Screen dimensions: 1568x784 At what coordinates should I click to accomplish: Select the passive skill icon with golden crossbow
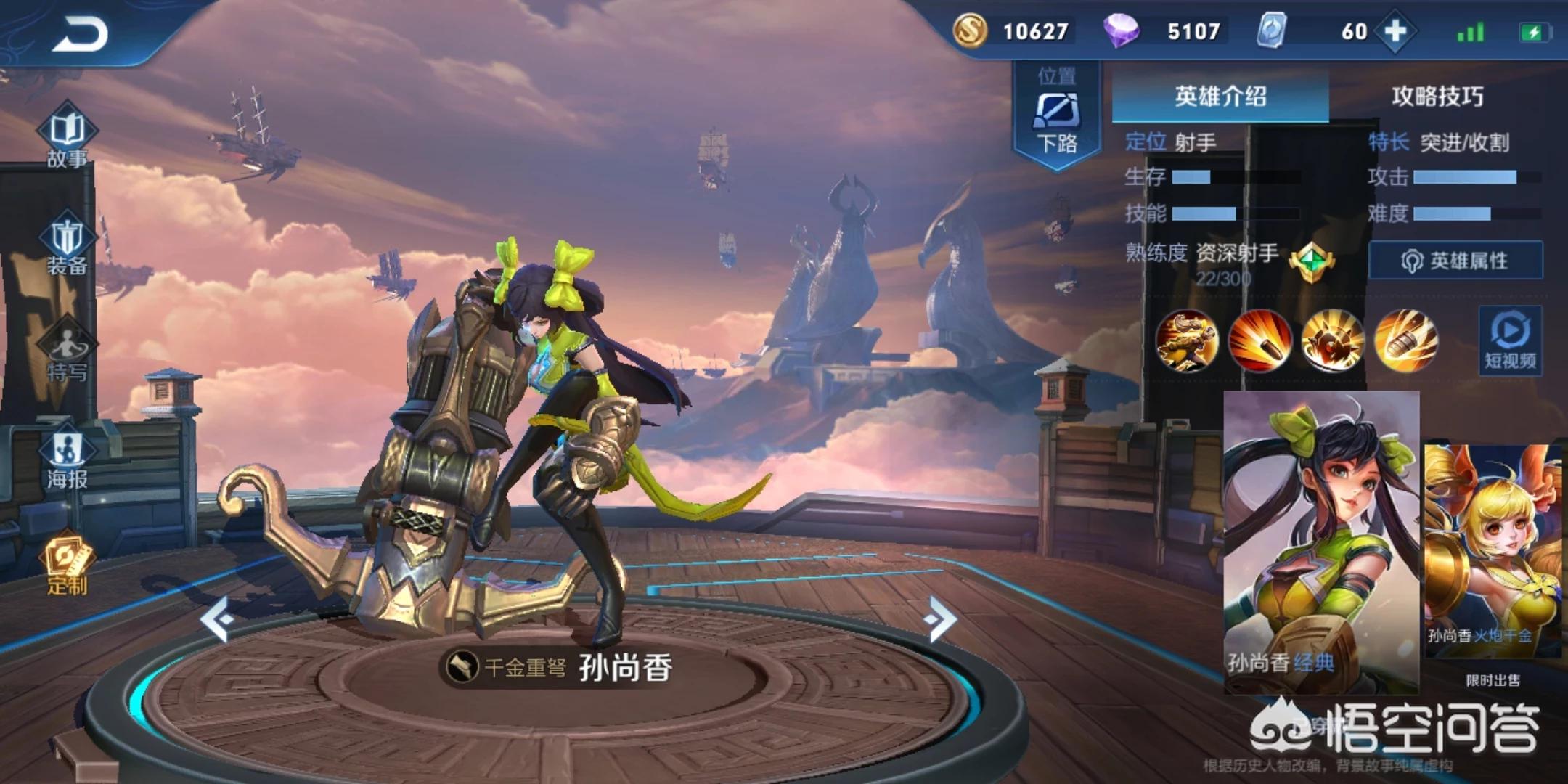click(1187, 340)
